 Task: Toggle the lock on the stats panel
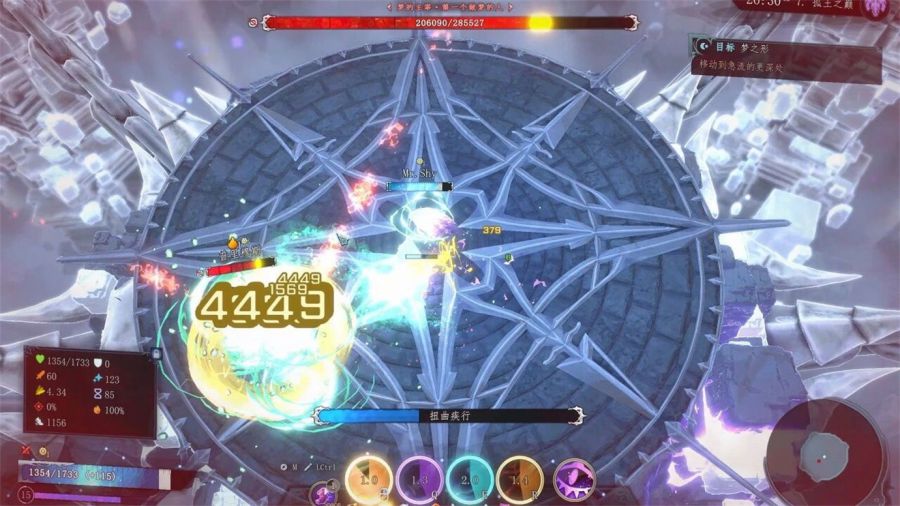point(156,353)
